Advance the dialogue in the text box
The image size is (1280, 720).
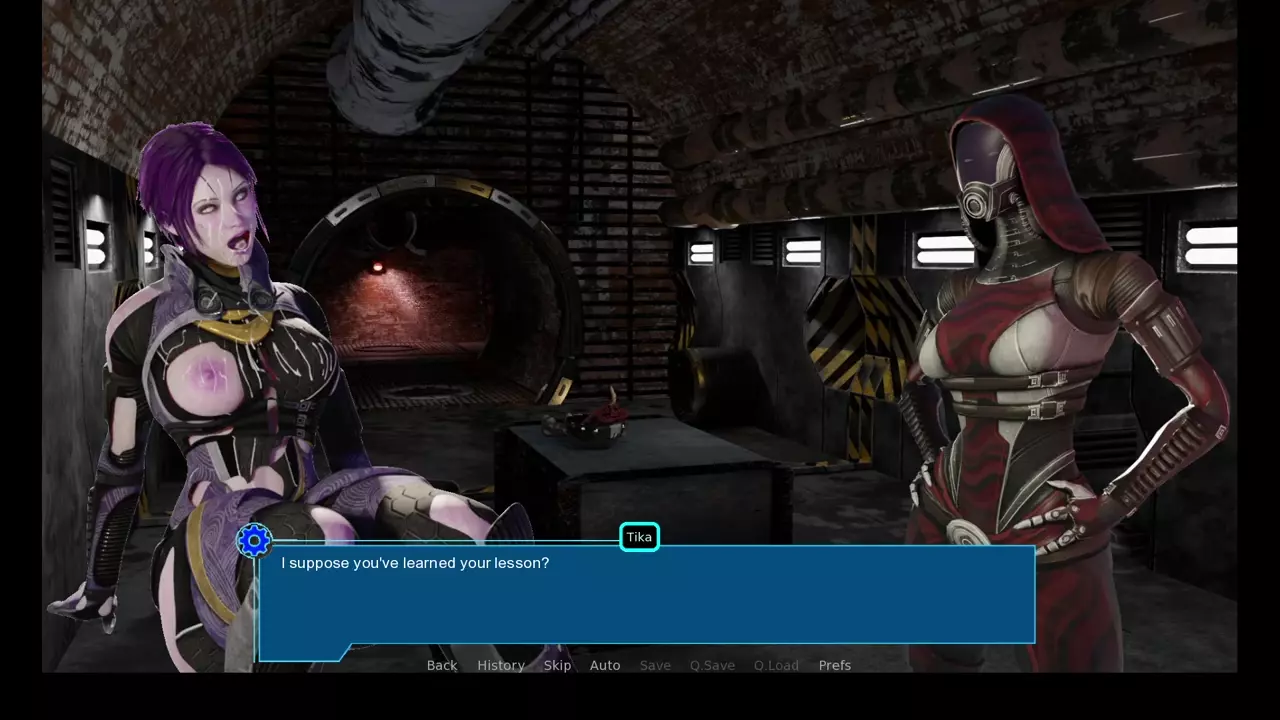(646, 598)
